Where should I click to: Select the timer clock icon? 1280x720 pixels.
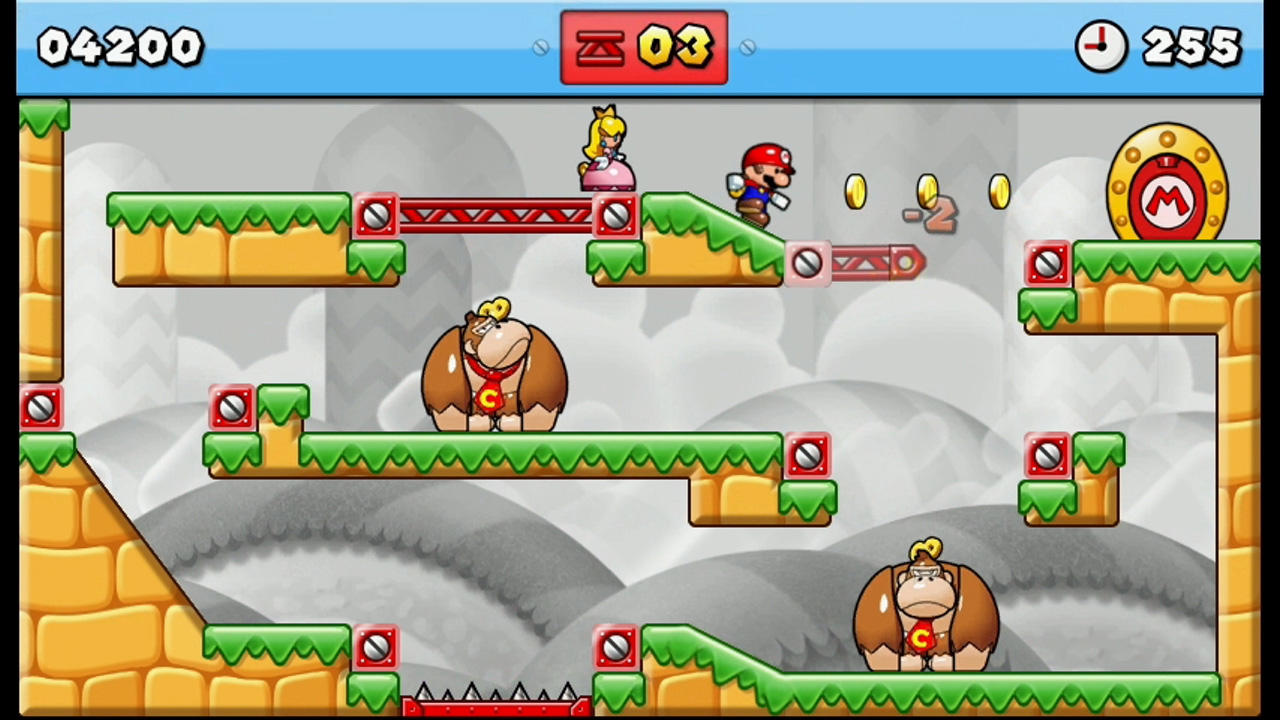point(1101,46)
